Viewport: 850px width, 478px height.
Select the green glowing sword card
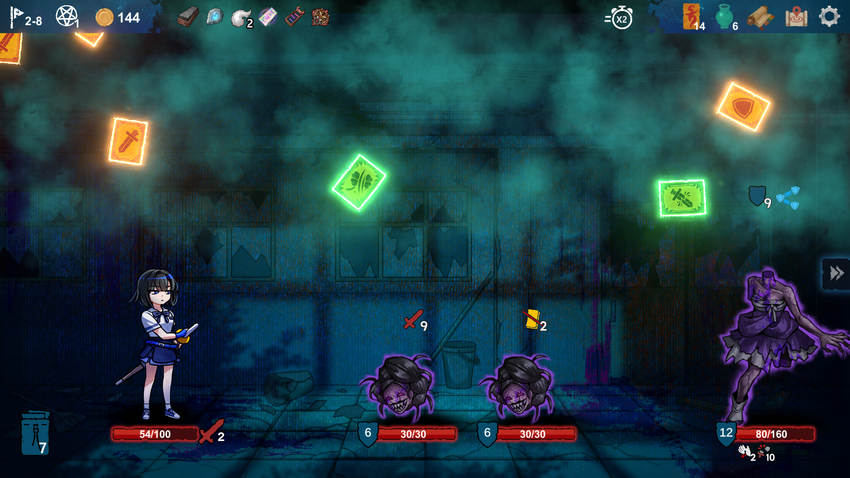point(682,198)
